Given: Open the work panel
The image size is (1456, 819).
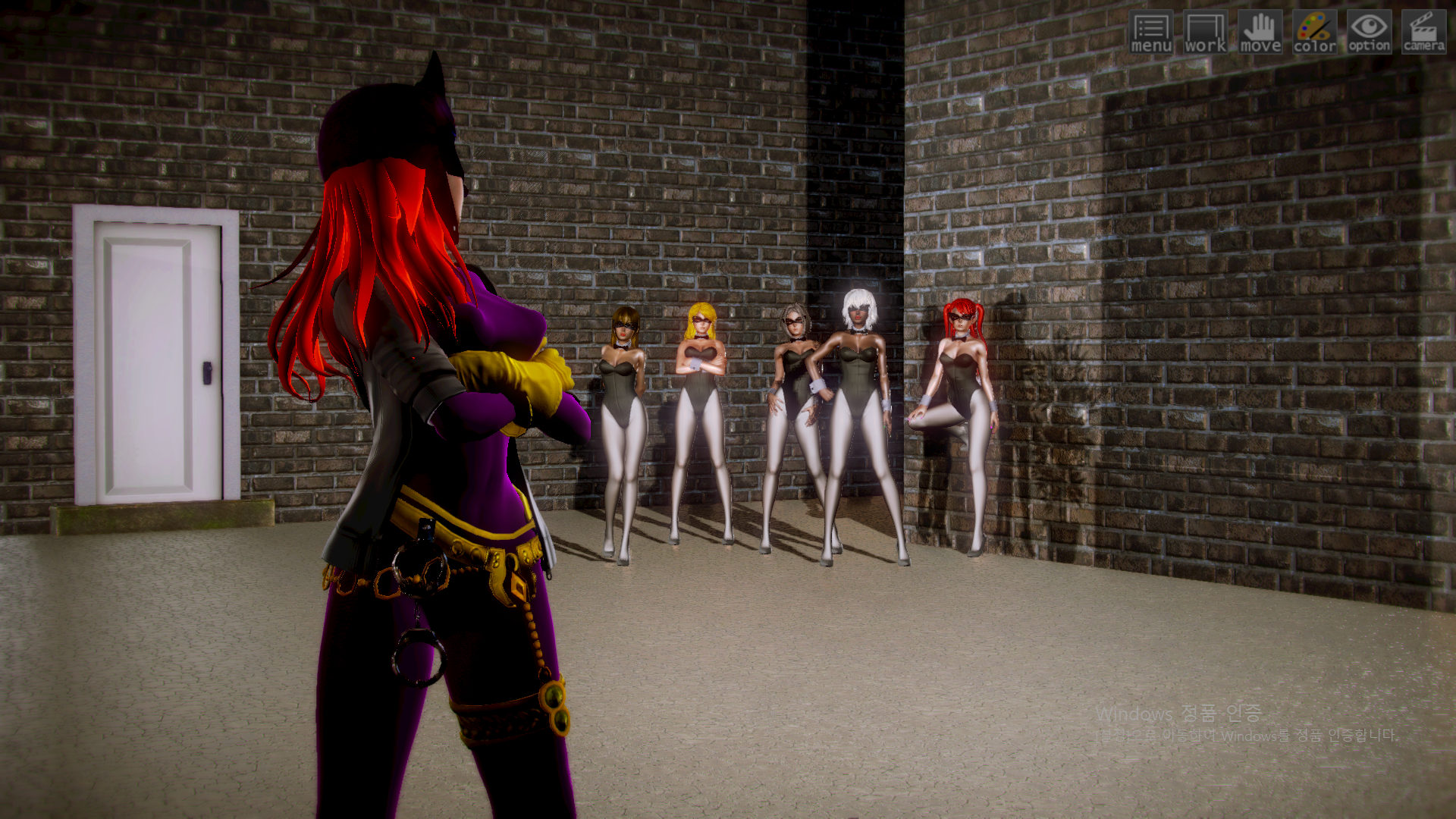Looking at the screenshot, I should [x=1205, y=33].
